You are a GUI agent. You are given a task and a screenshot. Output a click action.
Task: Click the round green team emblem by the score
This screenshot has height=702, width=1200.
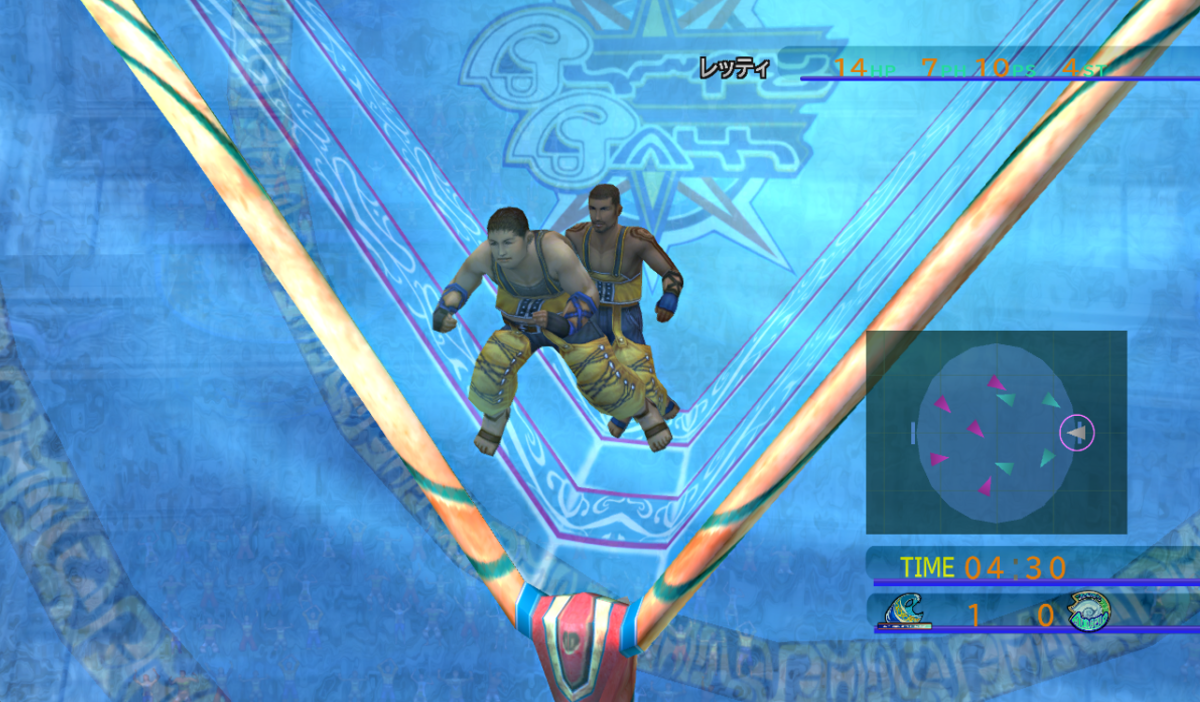[1087, 611]
